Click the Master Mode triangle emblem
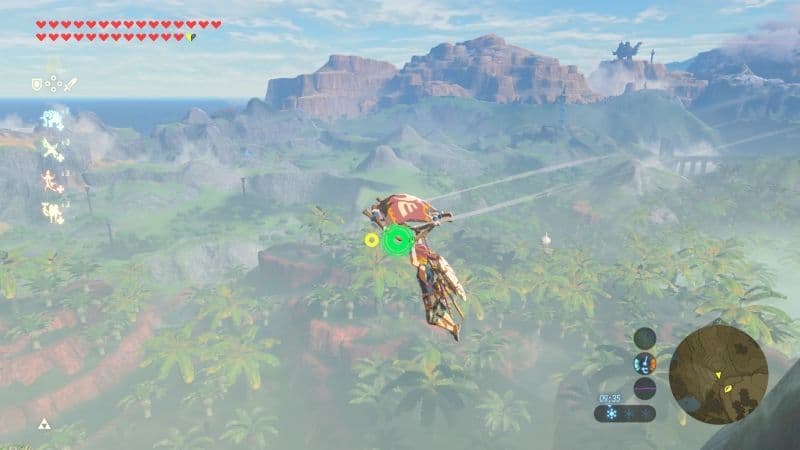 (43, 424)
